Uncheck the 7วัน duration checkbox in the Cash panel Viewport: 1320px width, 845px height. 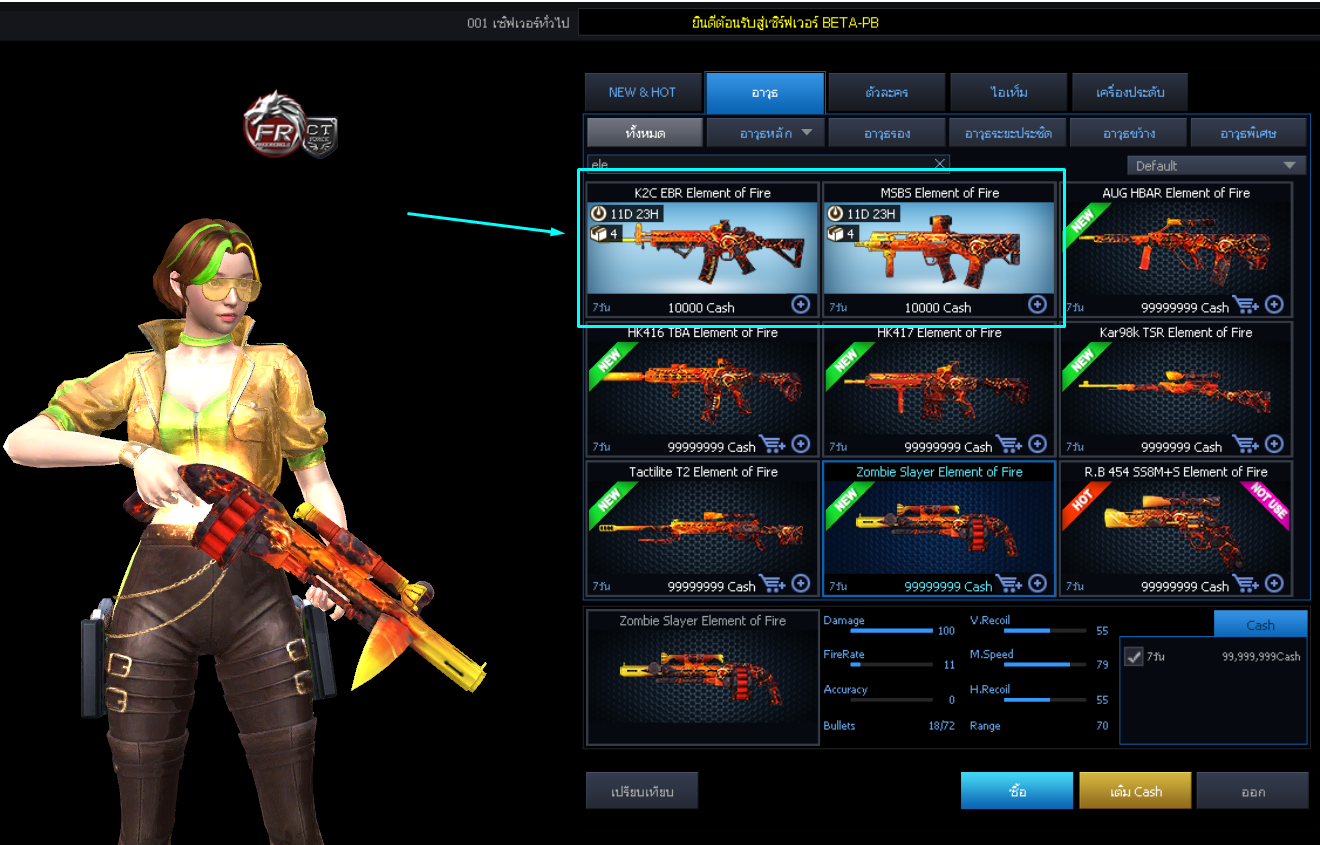(1134, 656)
